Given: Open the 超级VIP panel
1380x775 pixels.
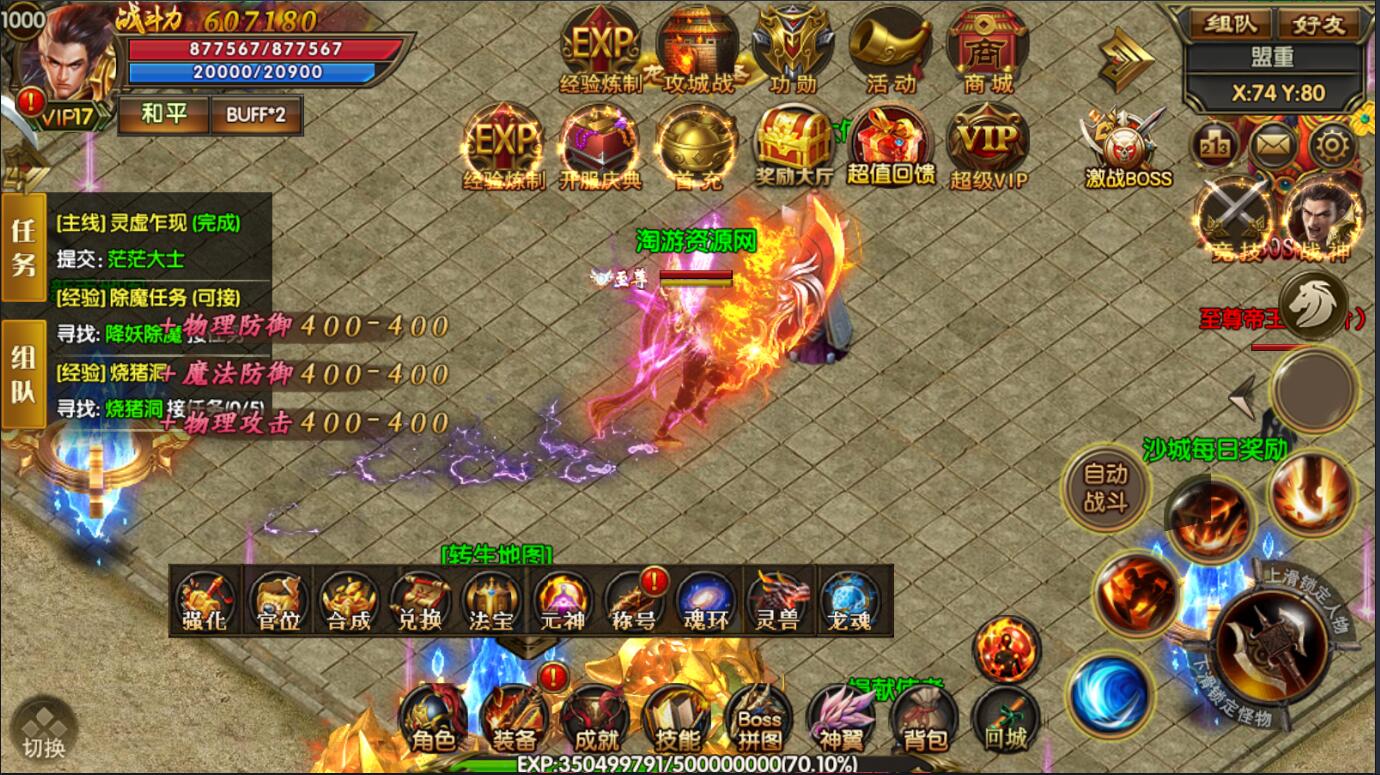Looking at the screenshot, I should point(989,149).
